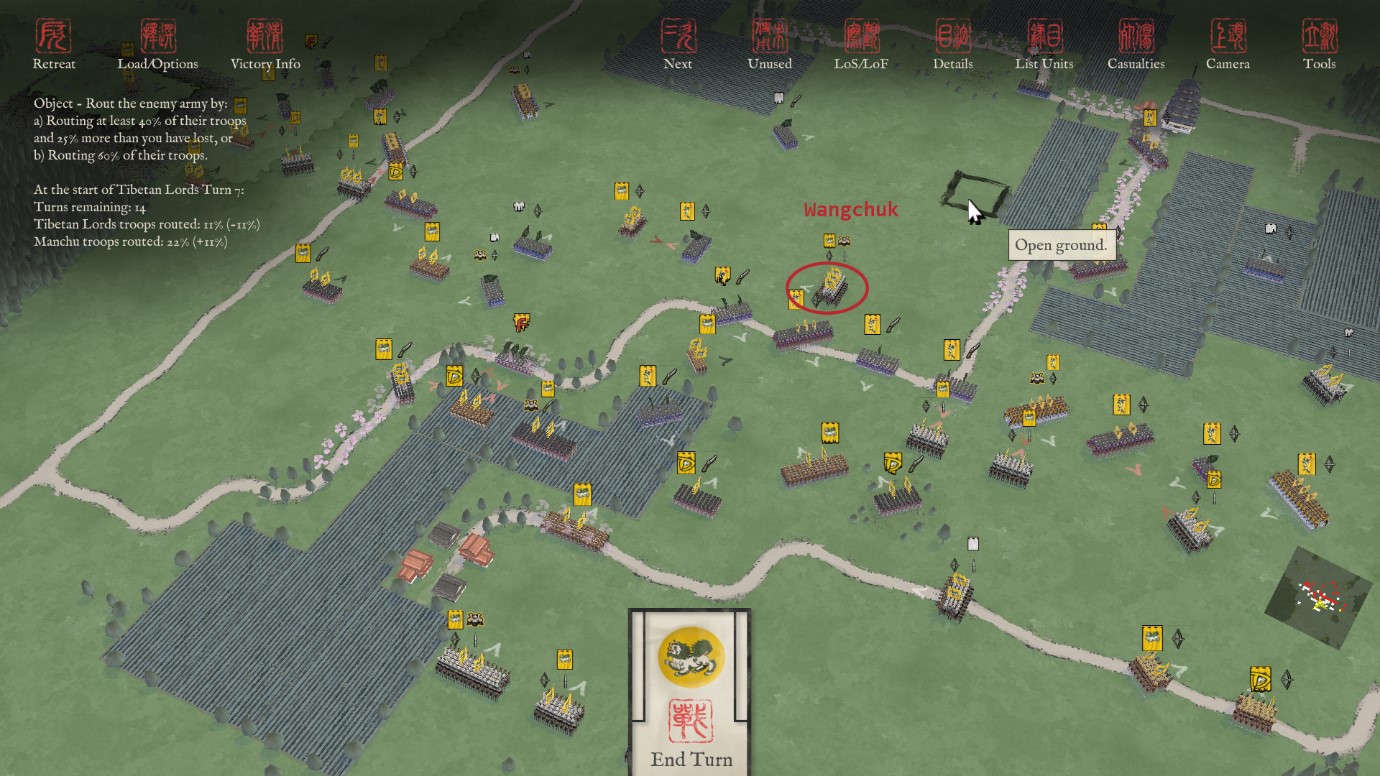1380x776 pixels.
Task: Cycle to Unused units
Action: (x=769, y=45)
